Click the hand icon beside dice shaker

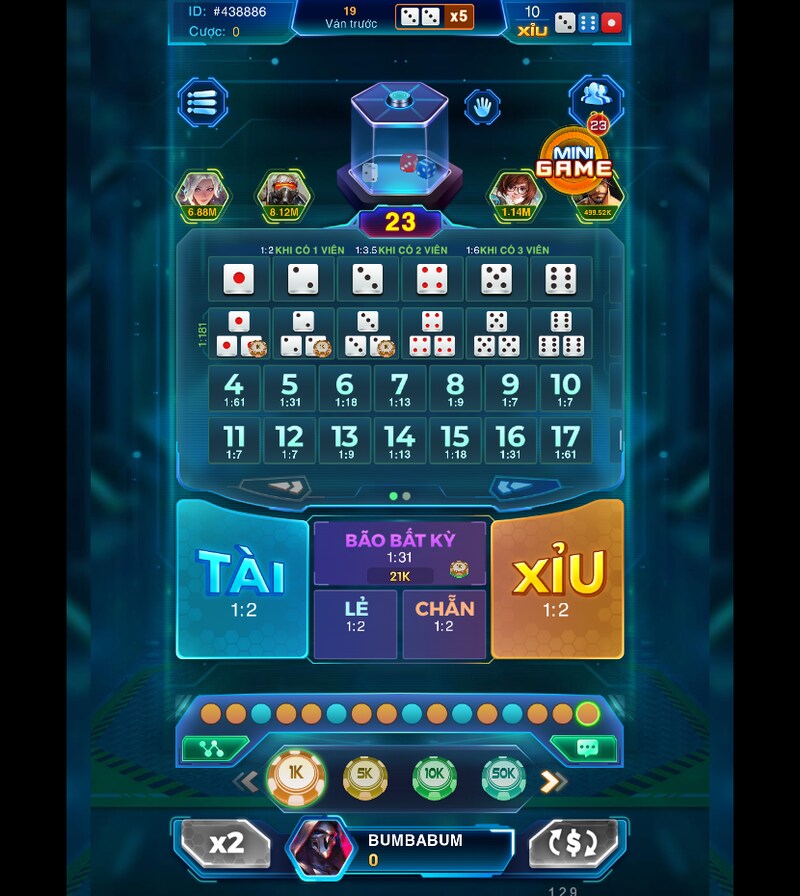(x=482, y=104)
